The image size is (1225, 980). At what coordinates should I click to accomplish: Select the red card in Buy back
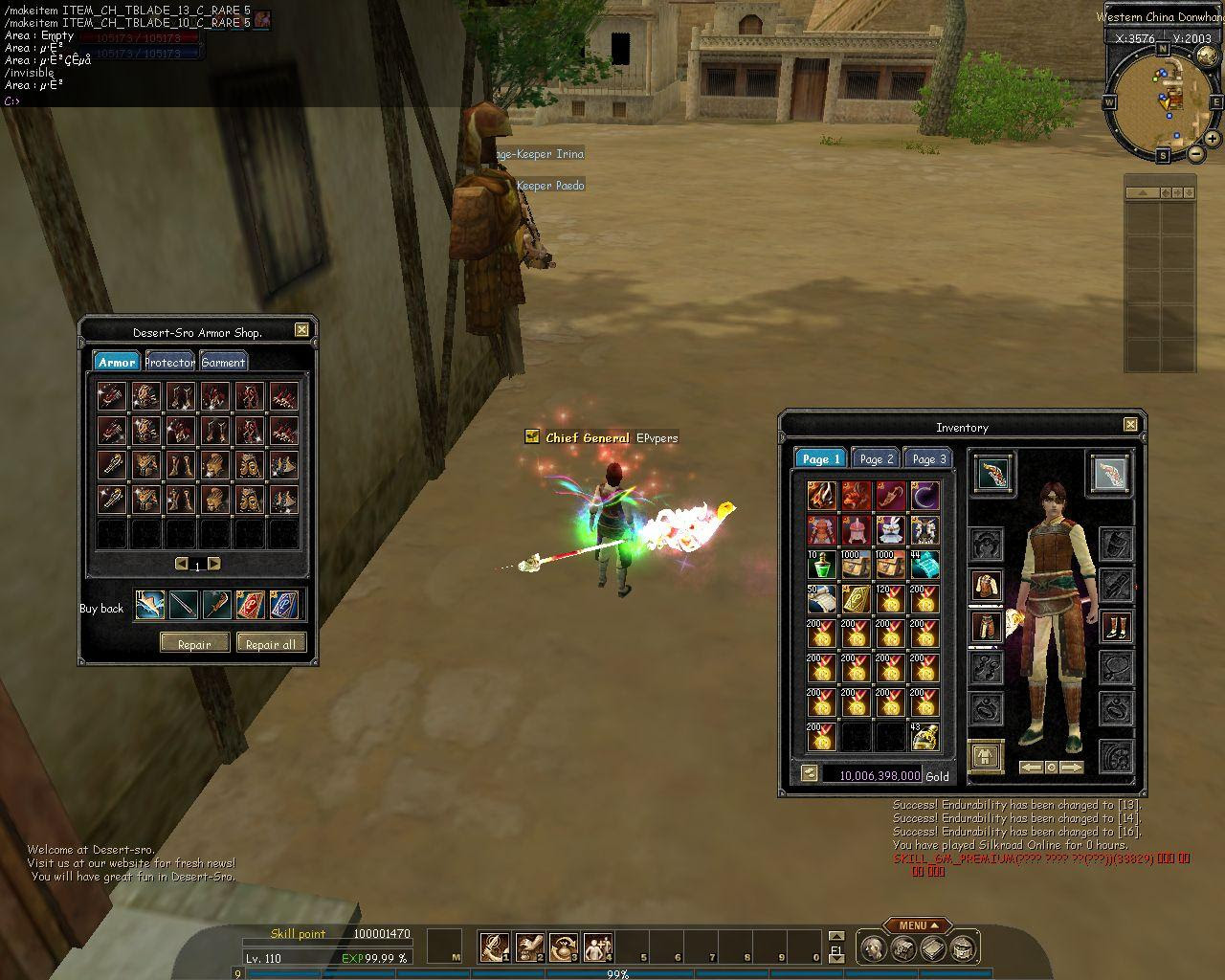pyautogui.click(x=251, y=605)
